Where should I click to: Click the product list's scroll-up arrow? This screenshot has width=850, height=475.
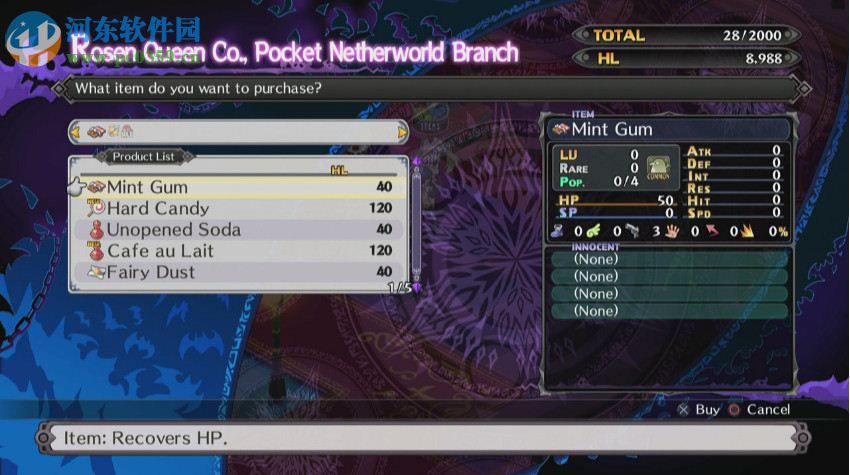417,161
